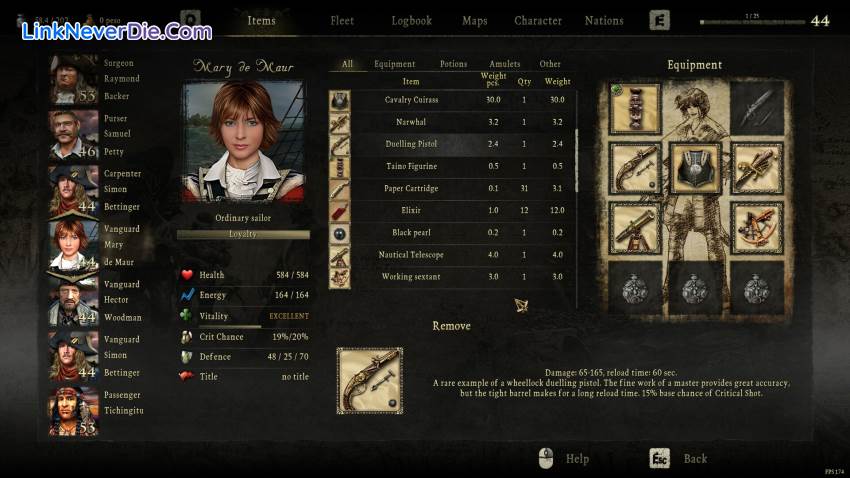Open the Logbook tab
The image size is (850, 478).
pyautogui.click(x=411, y=20)
